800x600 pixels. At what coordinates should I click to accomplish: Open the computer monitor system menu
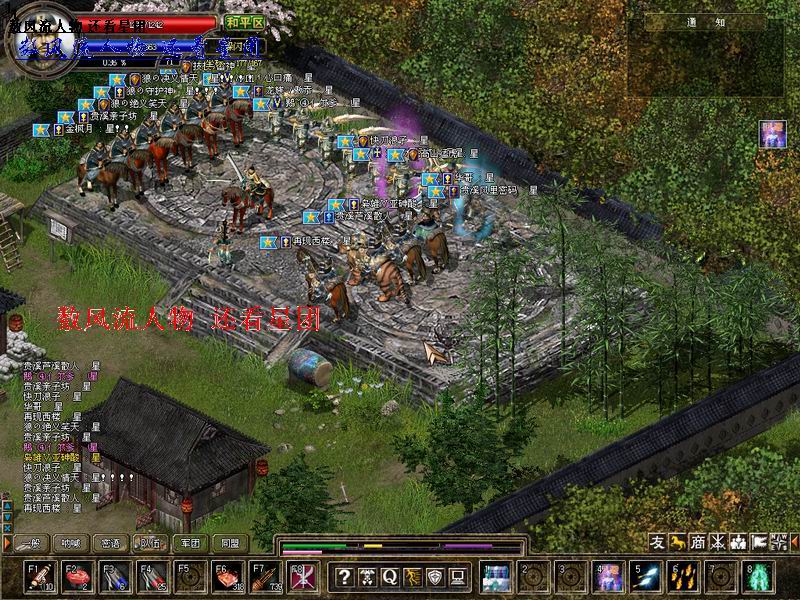coord(458,576)
